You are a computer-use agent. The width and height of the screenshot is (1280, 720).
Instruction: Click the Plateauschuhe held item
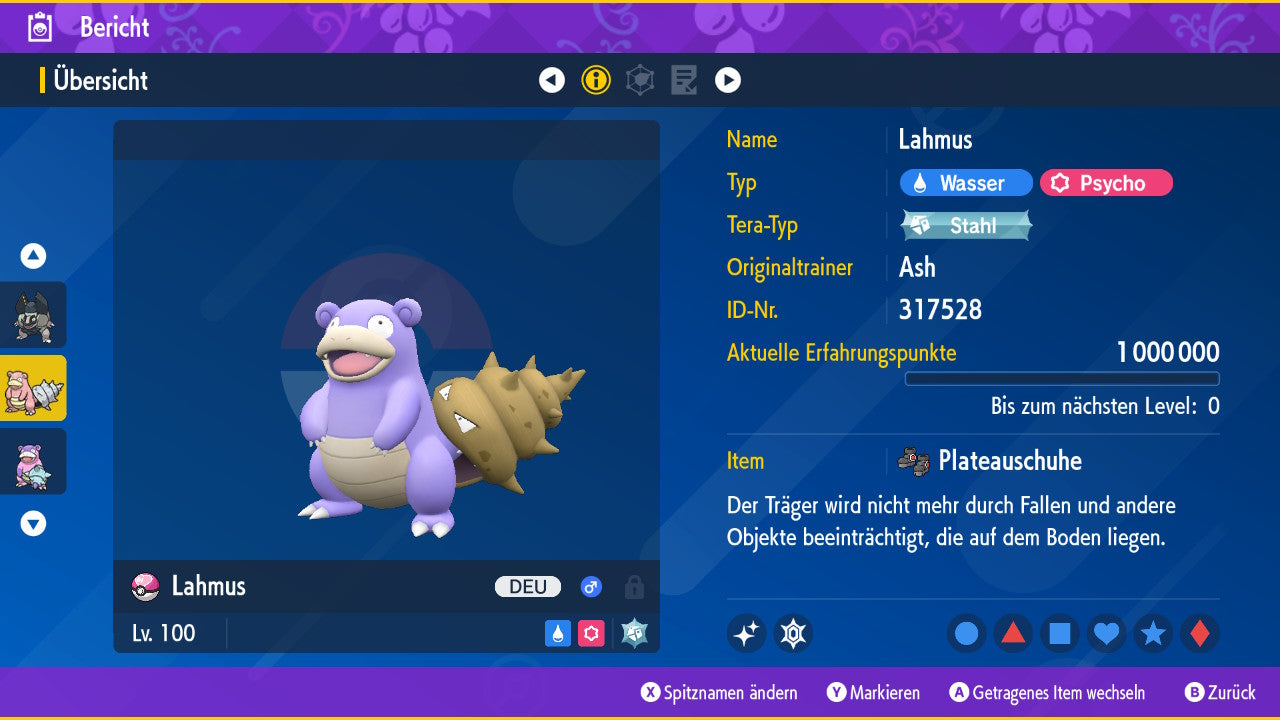pos(1008,461)
